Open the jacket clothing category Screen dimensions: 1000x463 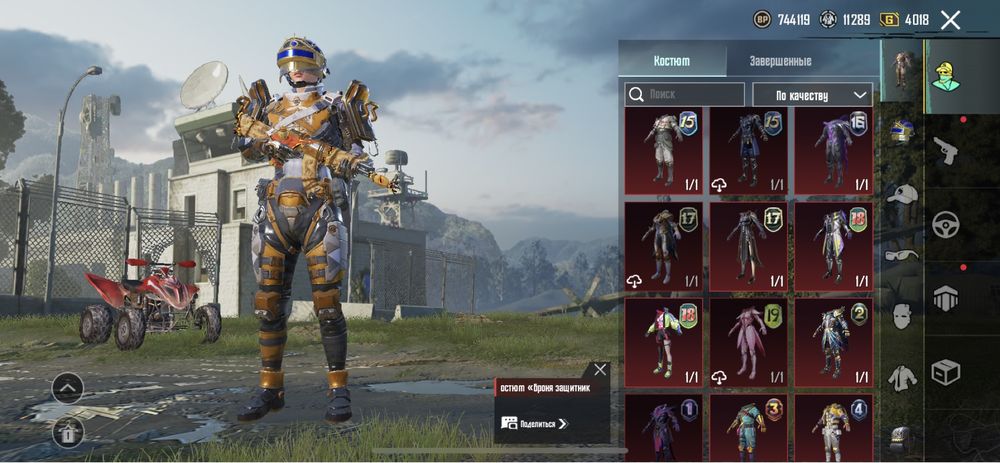pos(902,377)
